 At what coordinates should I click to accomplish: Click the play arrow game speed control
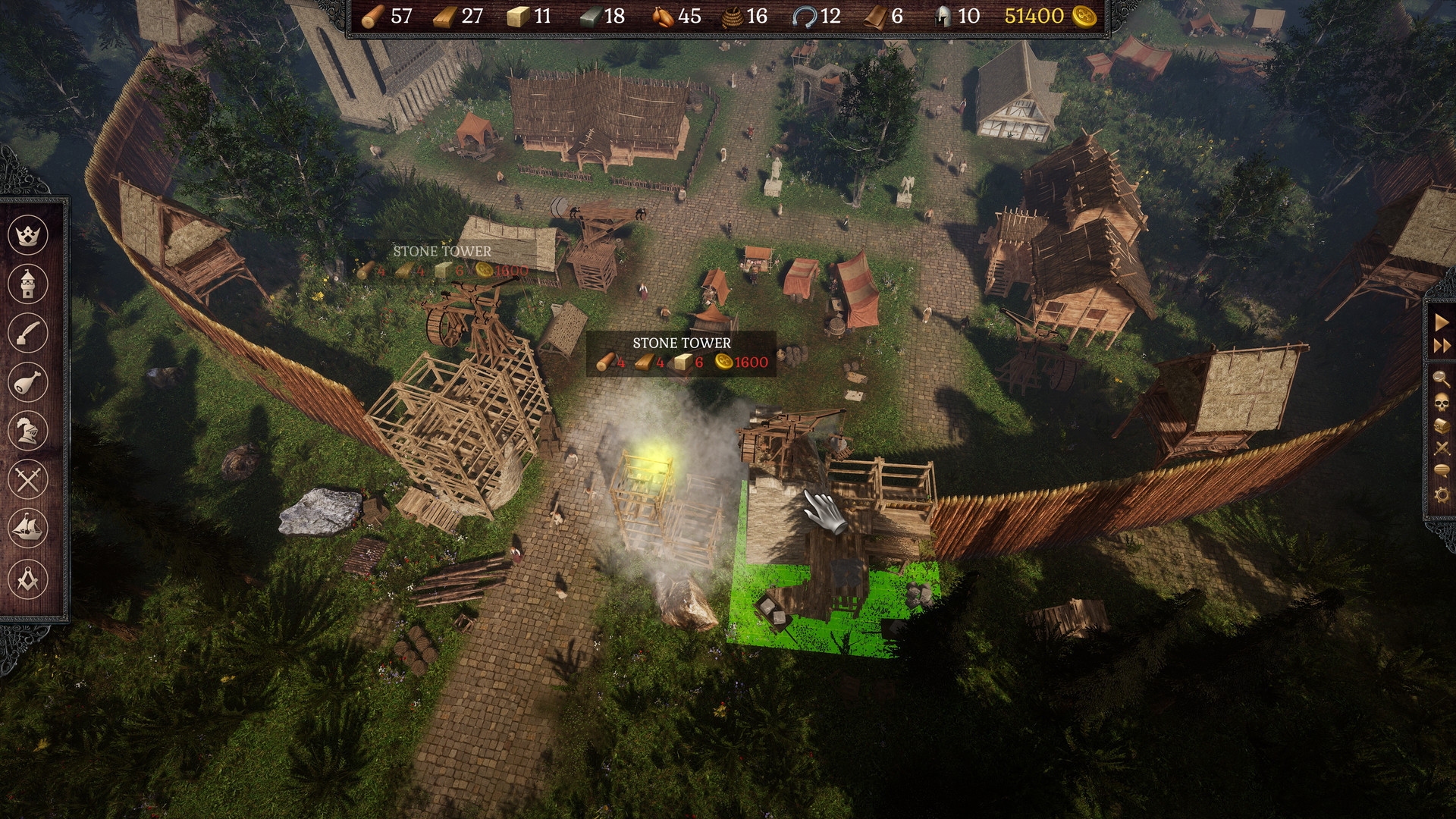pyautogui.click(x=1444, y=322)
